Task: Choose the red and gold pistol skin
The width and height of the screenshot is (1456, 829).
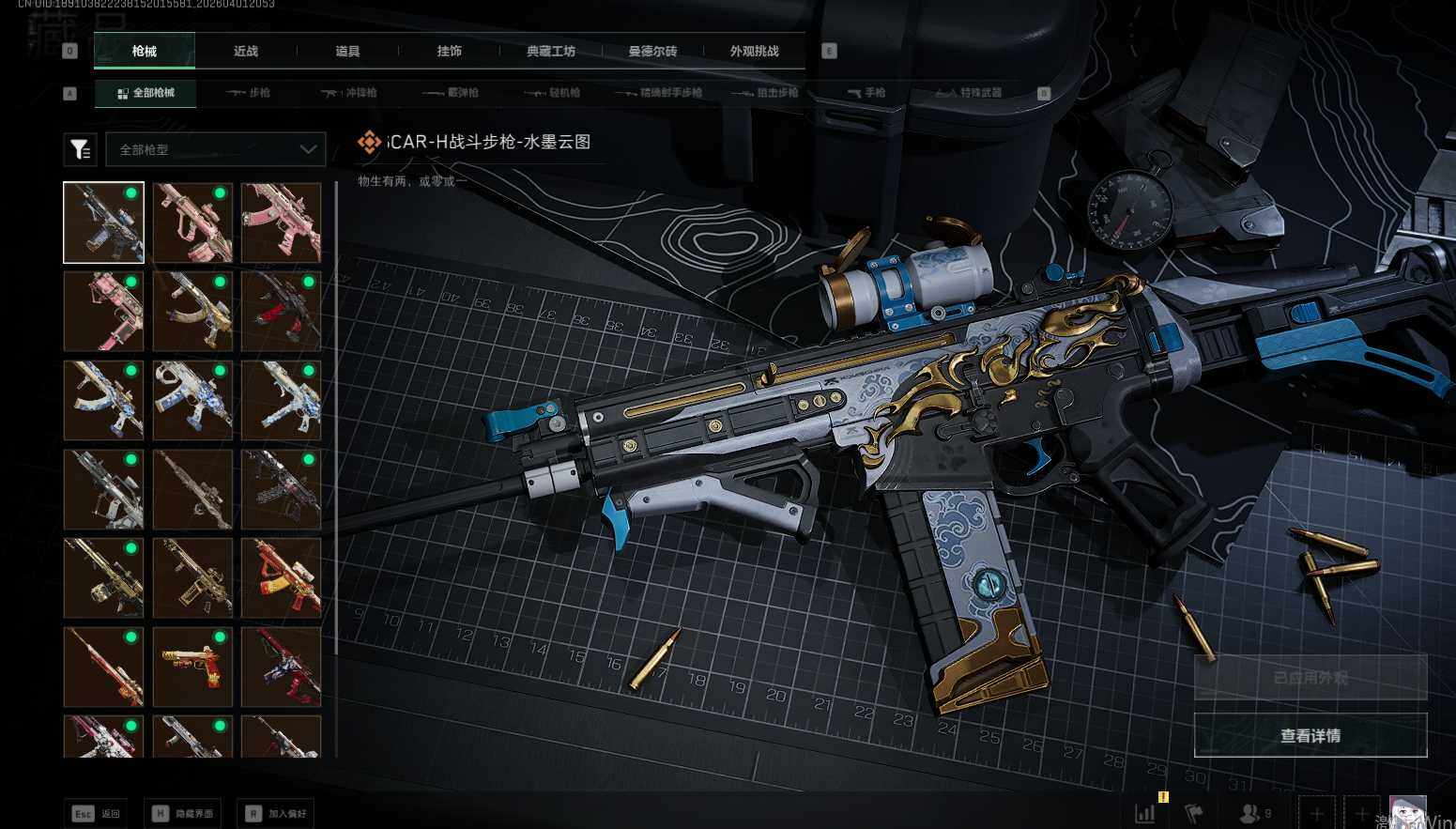Action: 192,667
